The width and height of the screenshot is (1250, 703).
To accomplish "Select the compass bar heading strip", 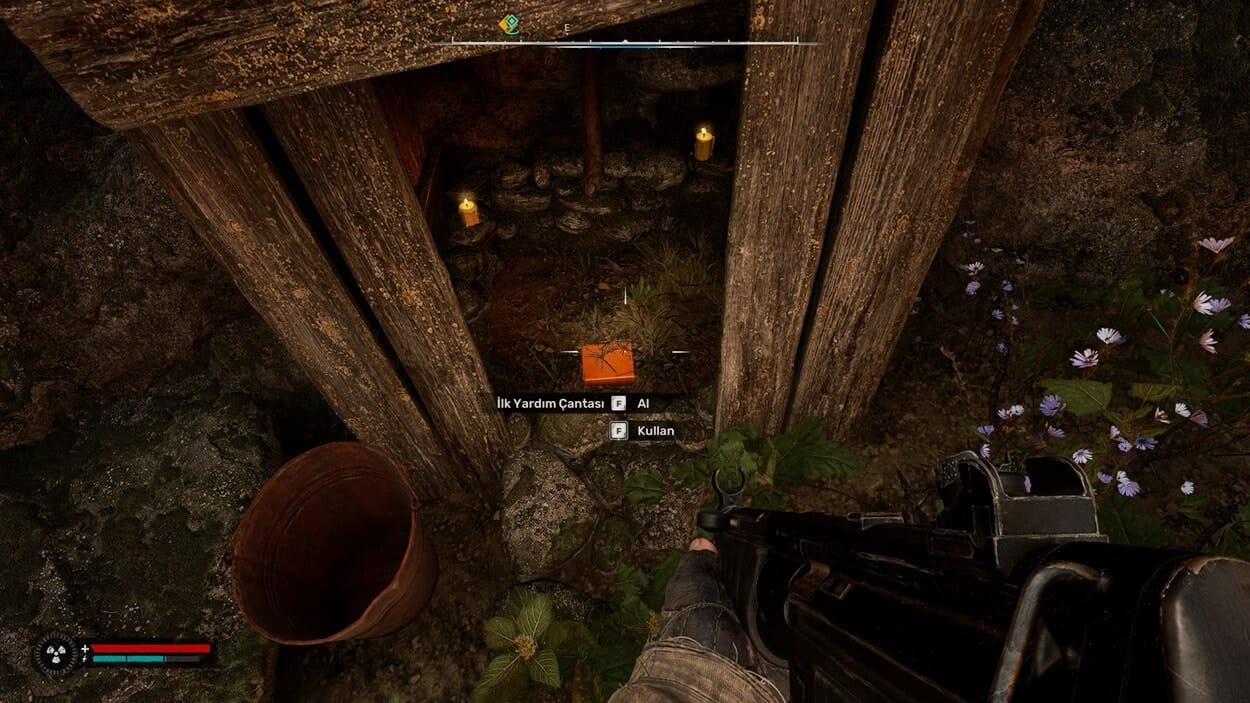I will pos(625,43).
